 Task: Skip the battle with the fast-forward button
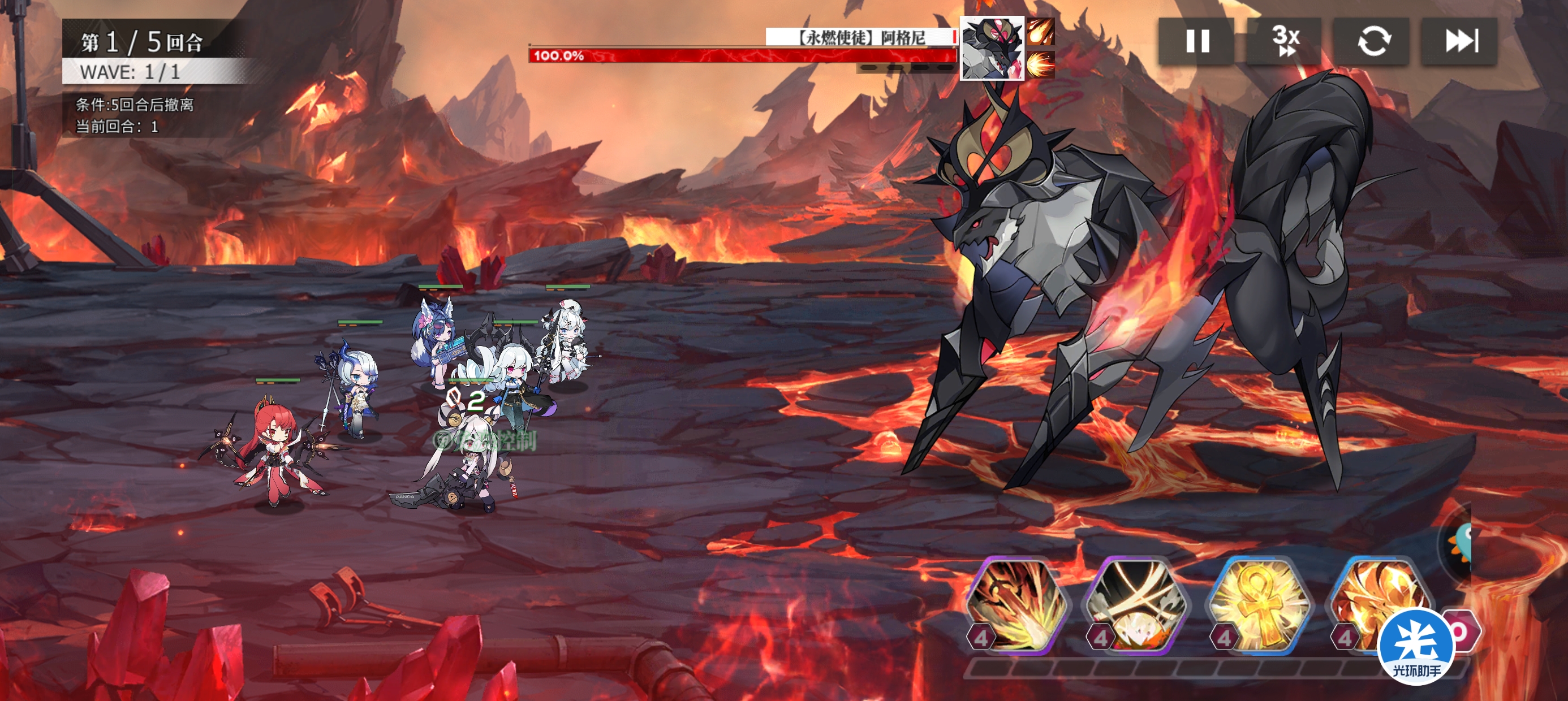(x=1461, y=41)
